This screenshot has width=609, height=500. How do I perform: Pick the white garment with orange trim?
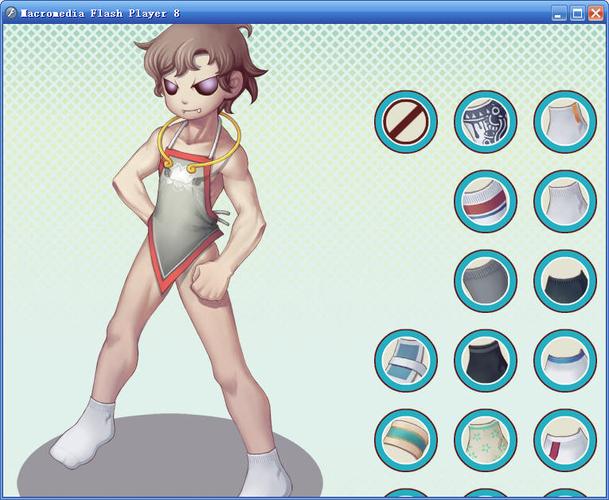pyautogui.click(x=565, y=122)
